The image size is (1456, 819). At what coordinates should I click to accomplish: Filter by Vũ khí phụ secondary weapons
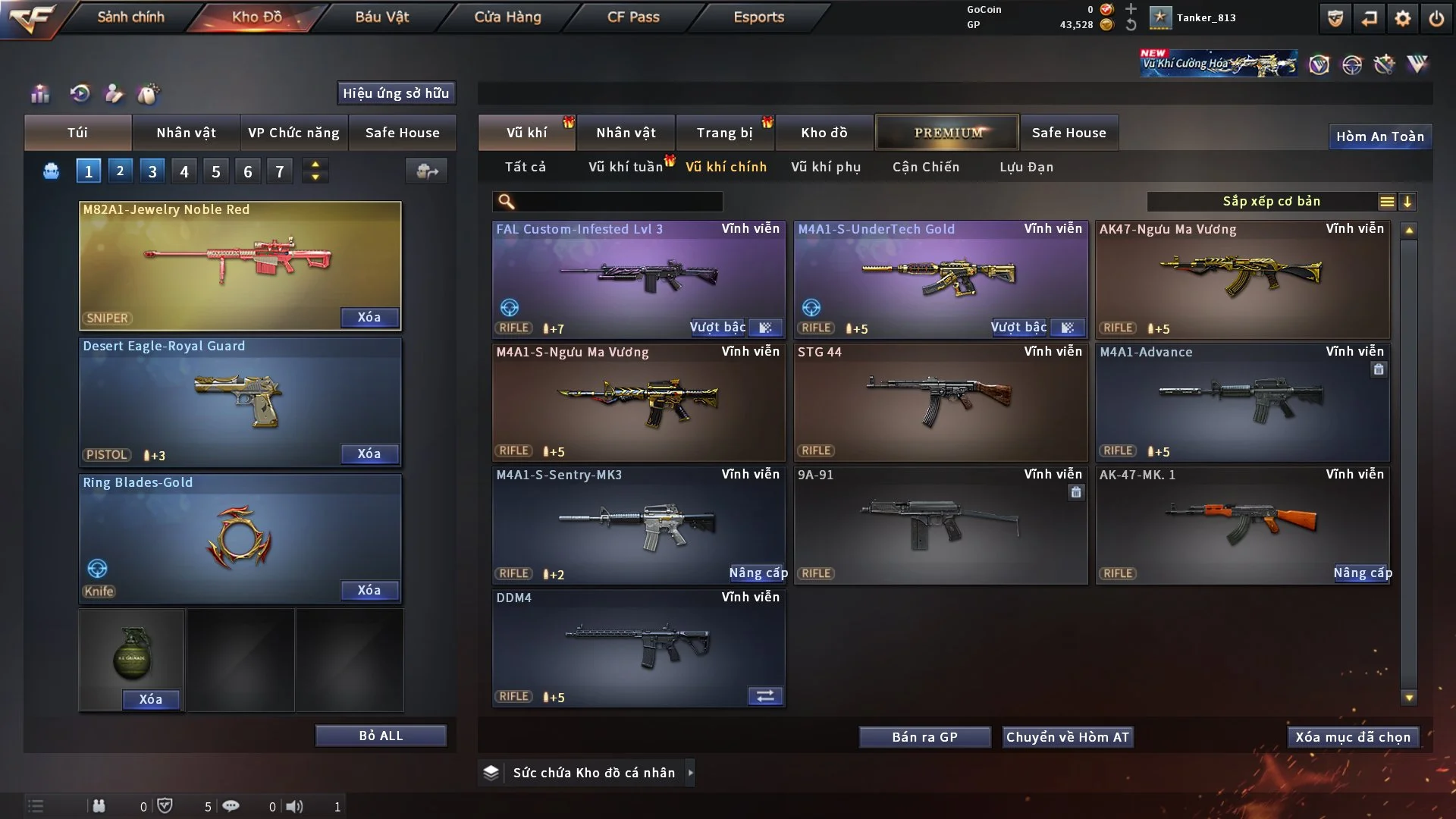tap(826, 167)
